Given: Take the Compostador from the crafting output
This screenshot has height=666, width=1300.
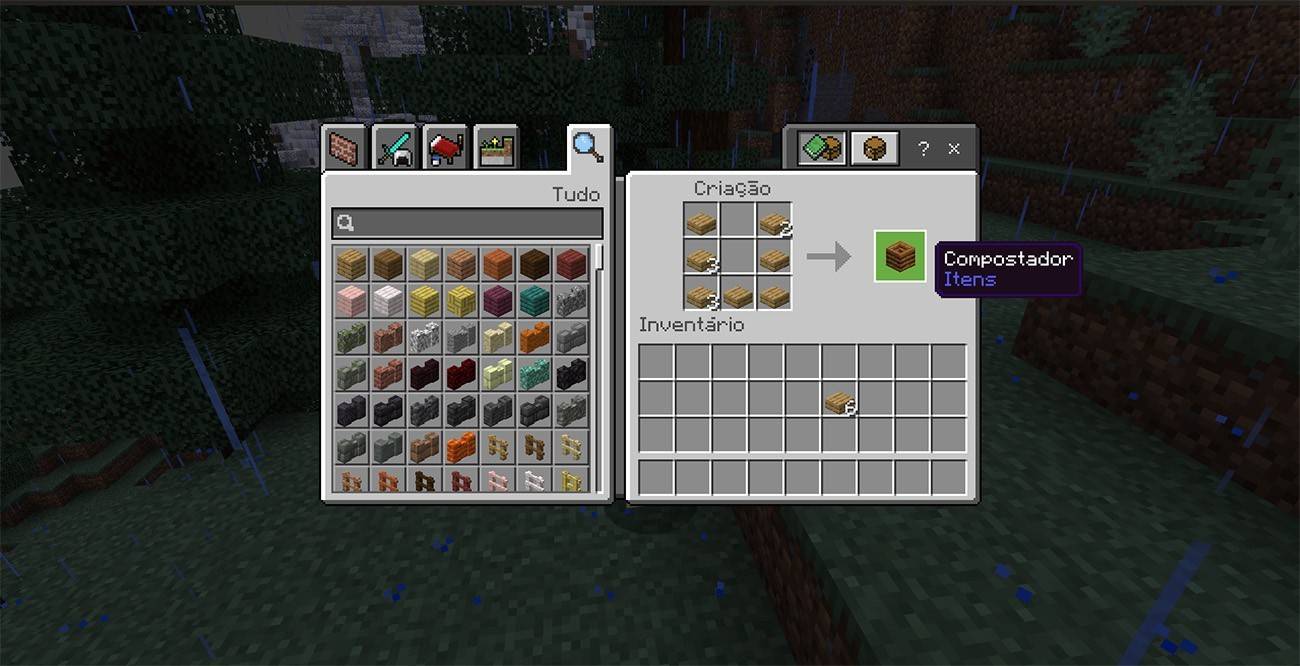Looking at the screenshot, I should 900,257.
